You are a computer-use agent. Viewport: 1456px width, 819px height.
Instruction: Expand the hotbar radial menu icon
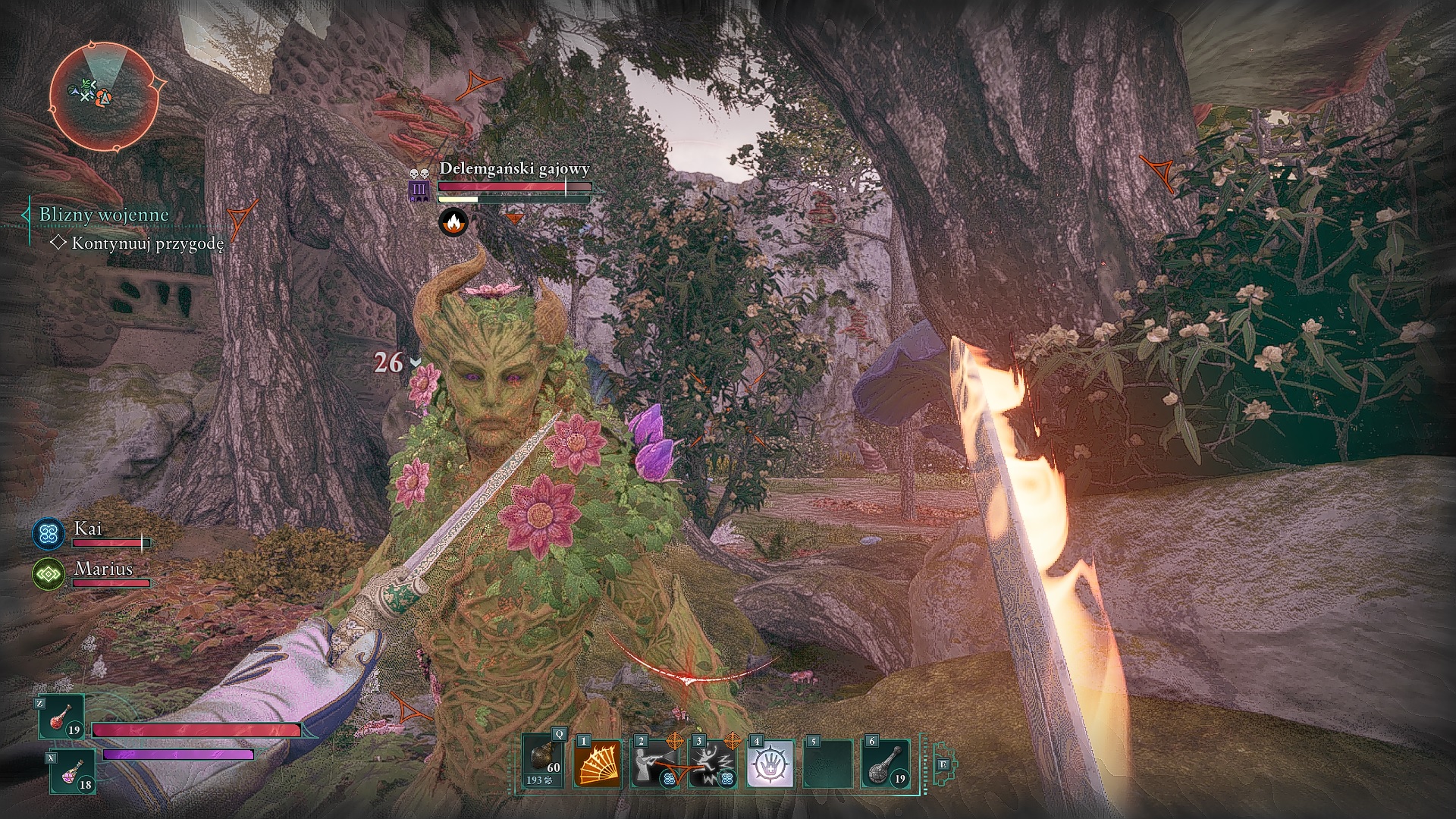tap(944, 764)
